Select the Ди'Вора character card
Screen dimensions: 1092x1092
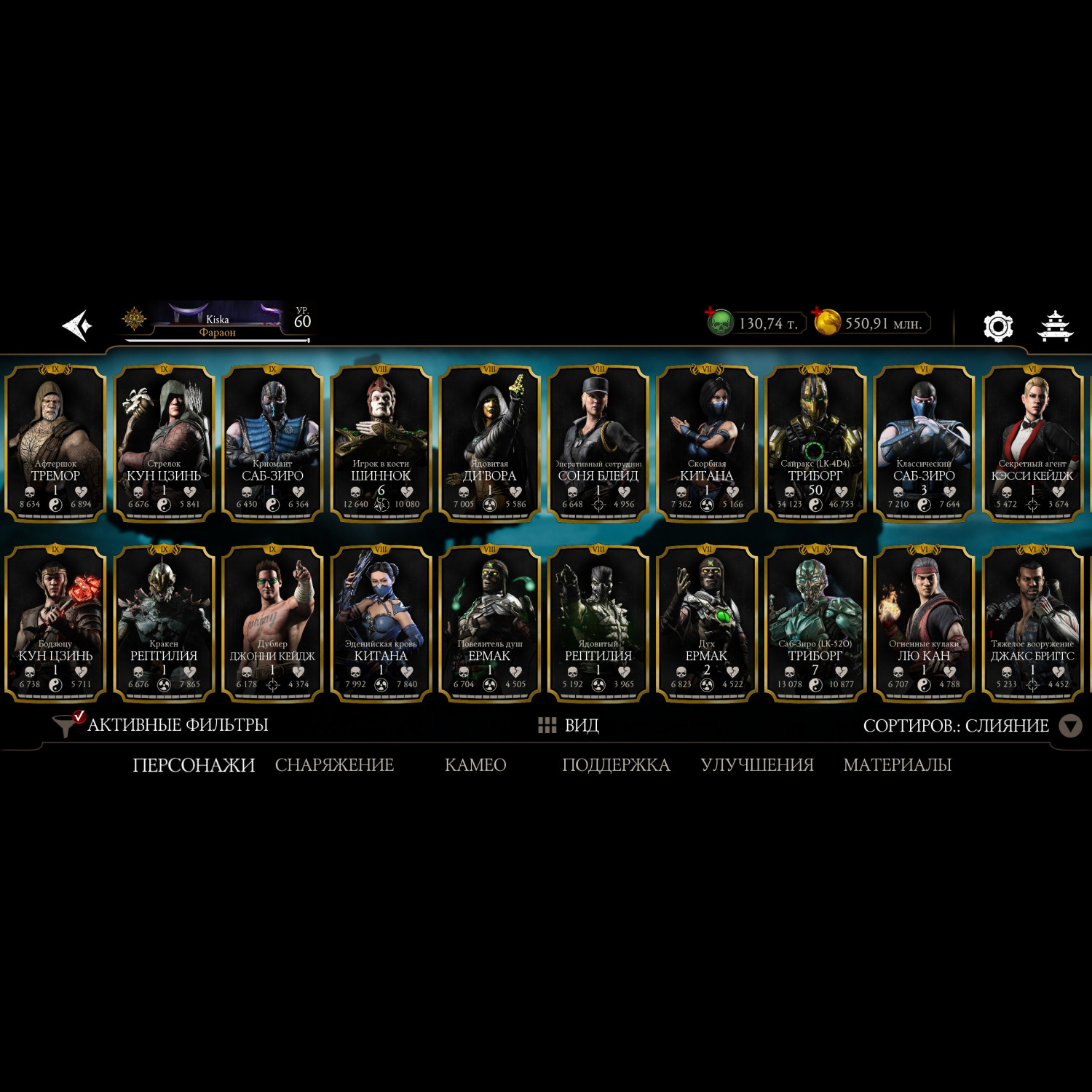coord(489,443)
